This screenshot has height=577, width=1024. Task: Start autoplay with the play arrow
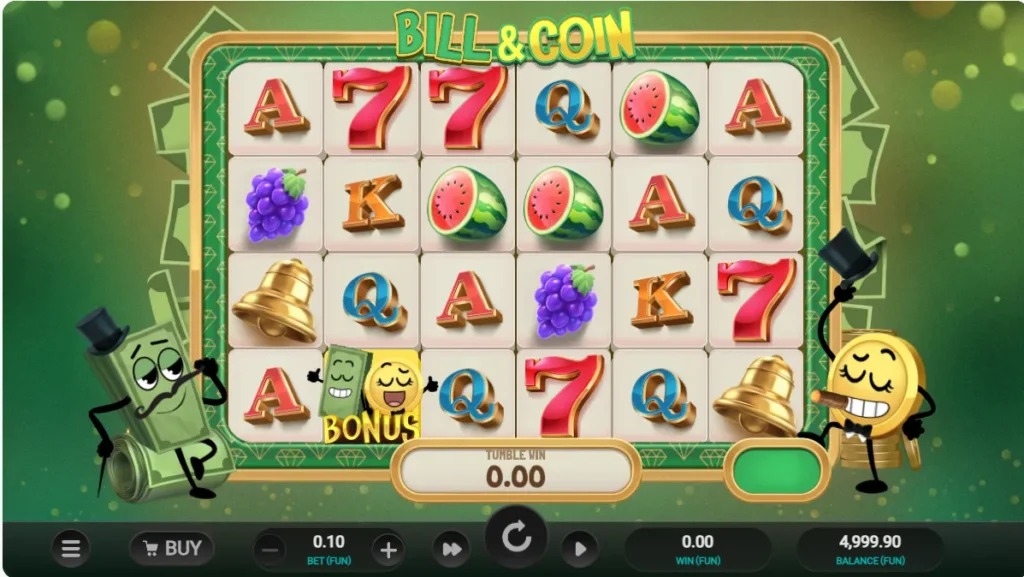tap(579, 549)
